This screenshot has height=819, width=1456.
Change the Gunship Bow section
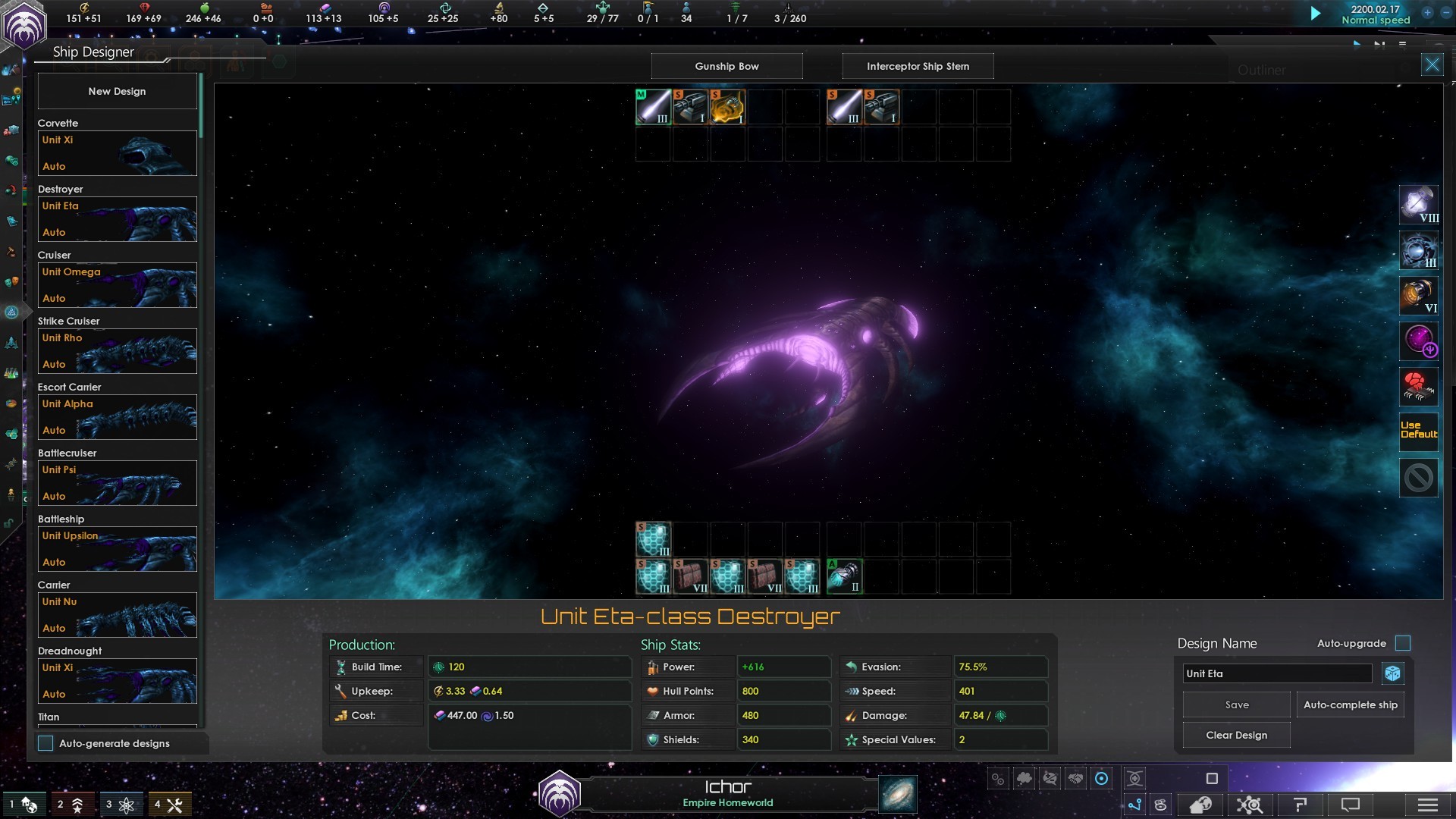[726, 66]
